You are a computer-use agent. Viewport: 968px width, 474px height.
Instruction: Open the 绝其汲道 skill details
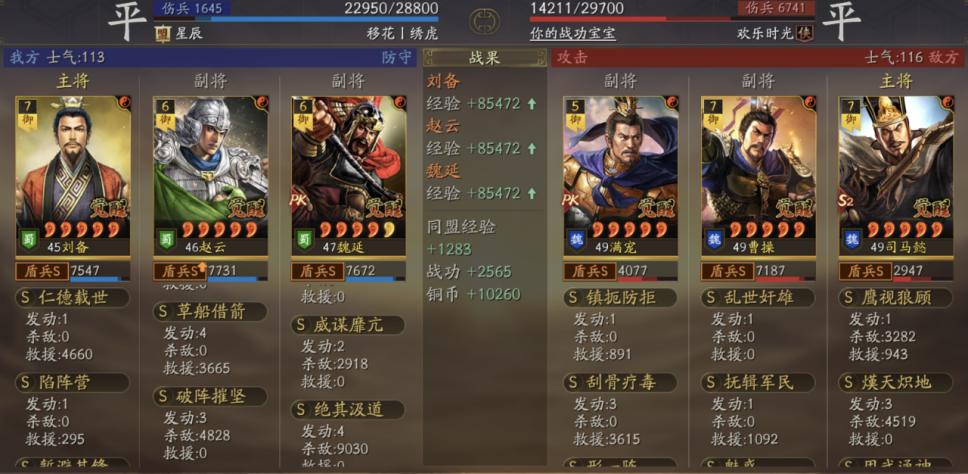click(x=348, y=410)
